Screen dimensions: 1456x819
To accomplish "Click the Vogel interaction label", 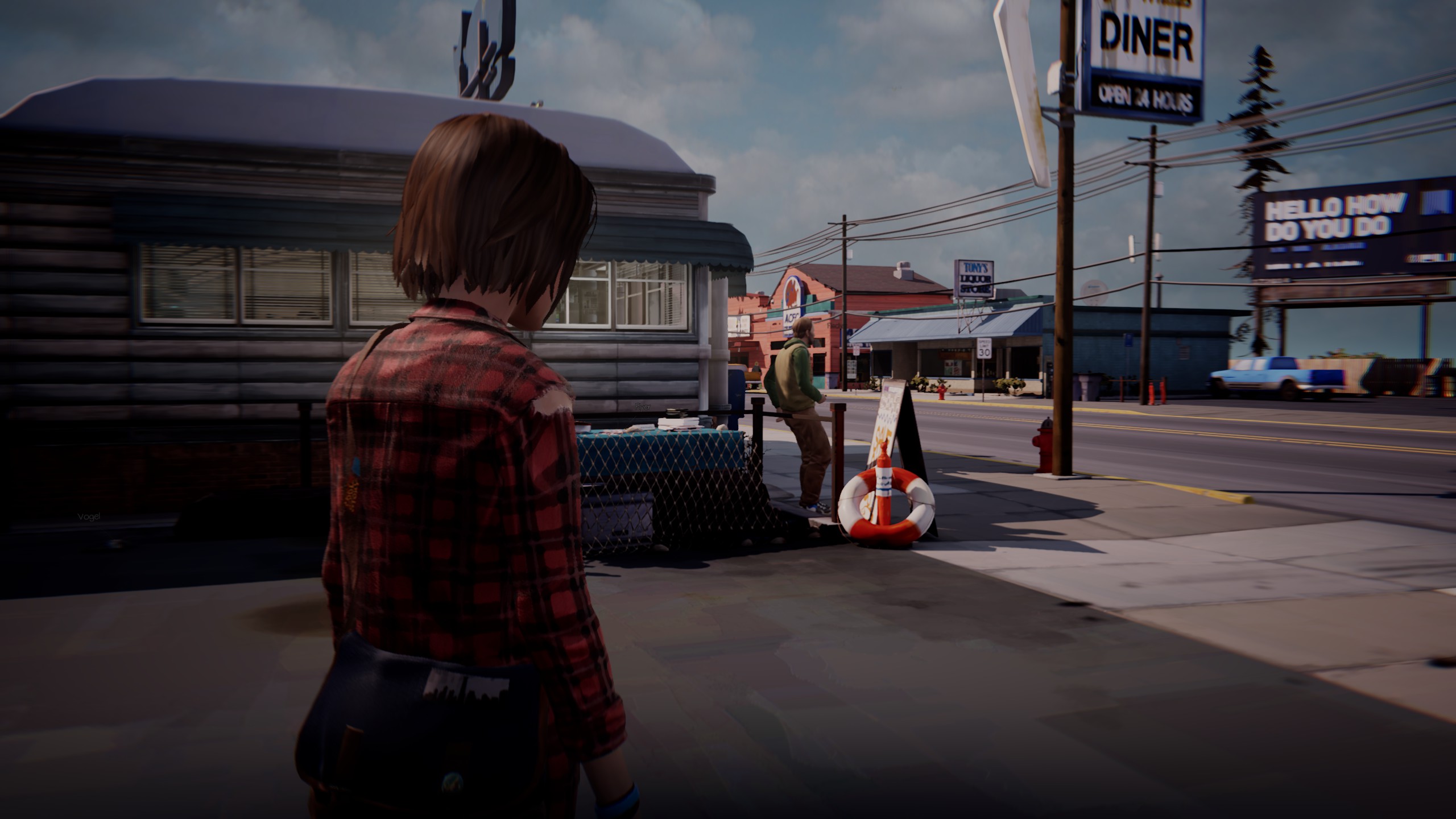I will click(x=89, y=516).
